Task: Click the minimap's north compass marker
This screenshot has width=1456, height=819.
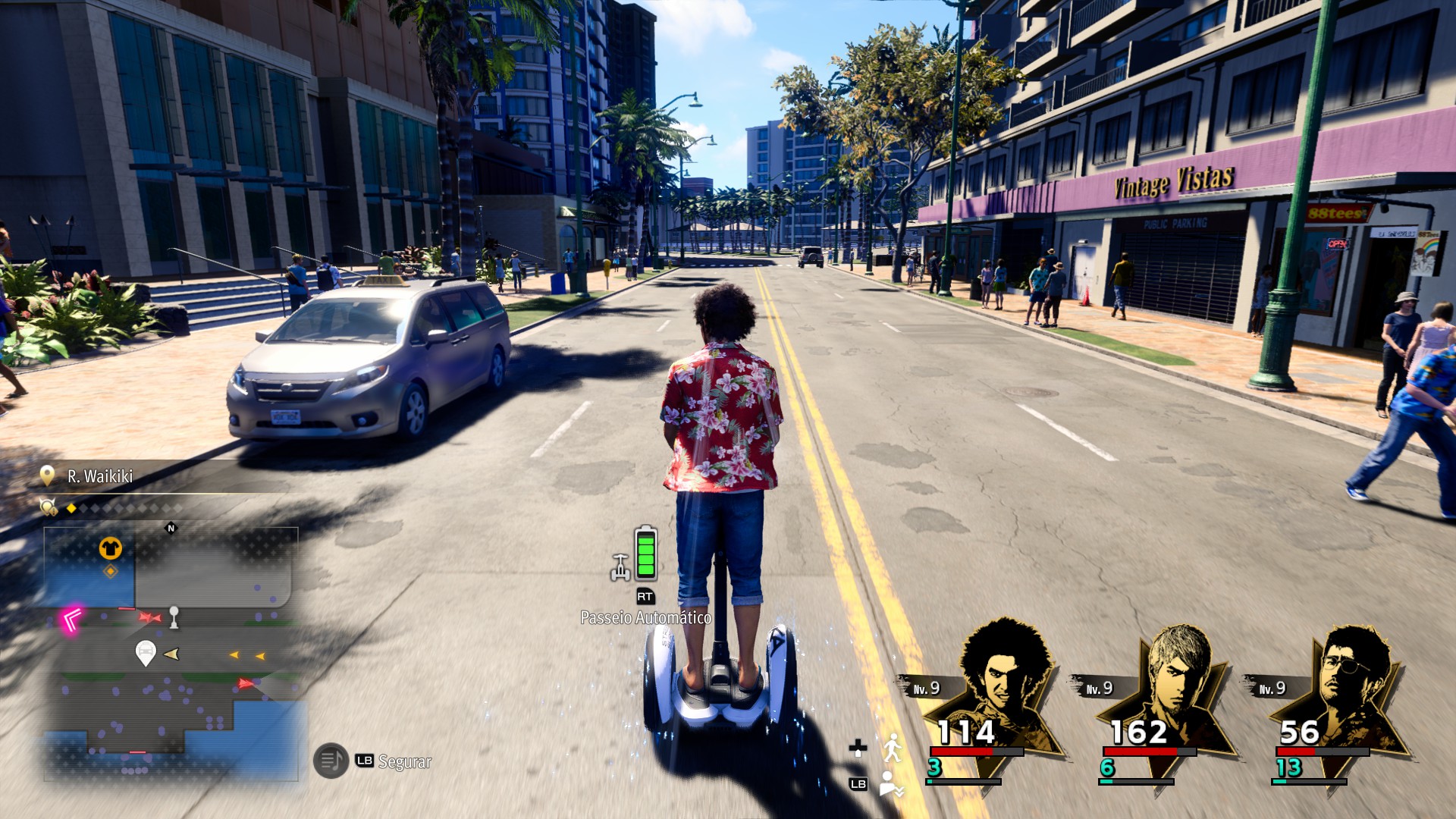Action: click(171, 528)
